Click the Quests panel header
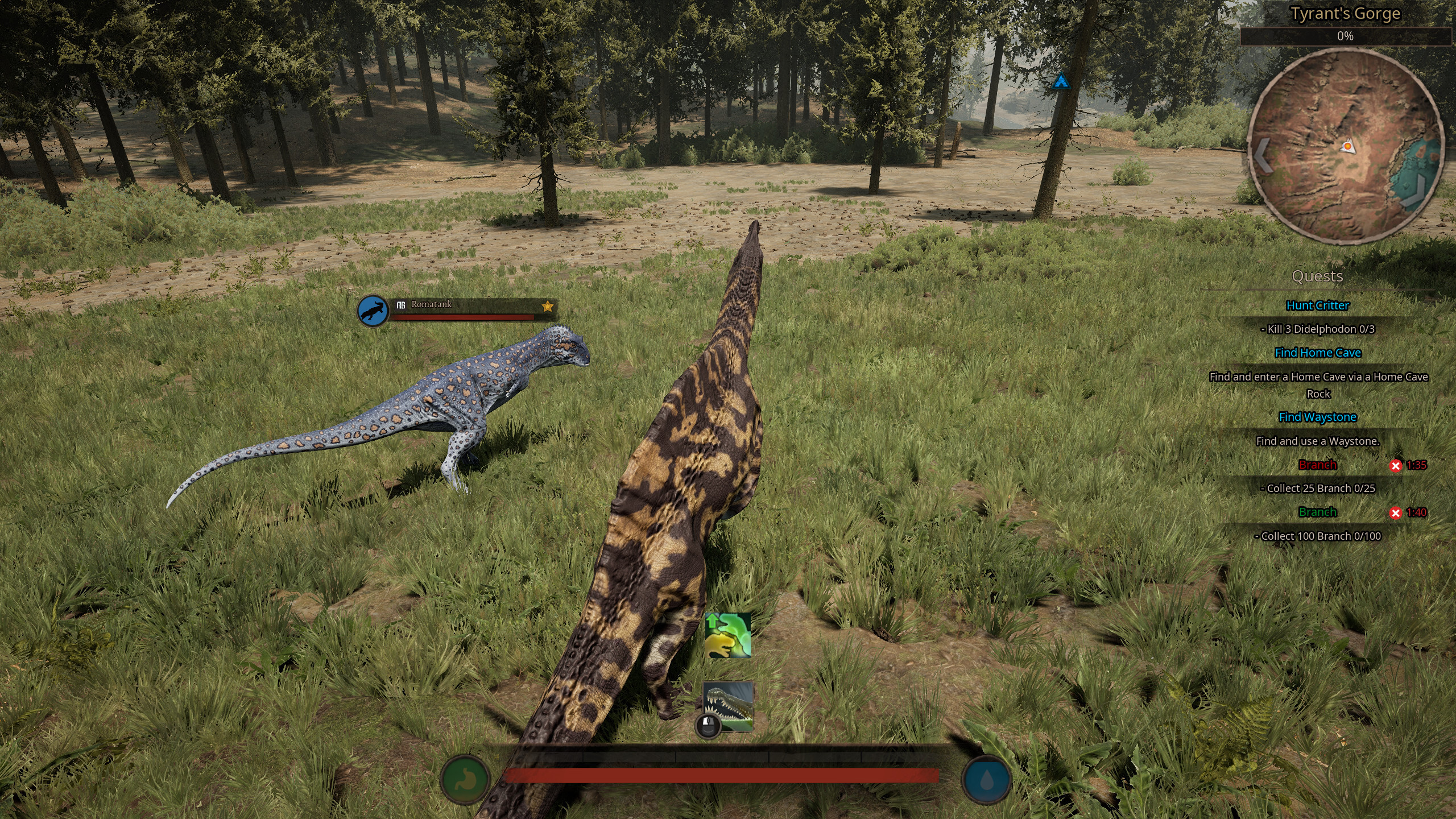1456x819 pixels. [1317, 276]
